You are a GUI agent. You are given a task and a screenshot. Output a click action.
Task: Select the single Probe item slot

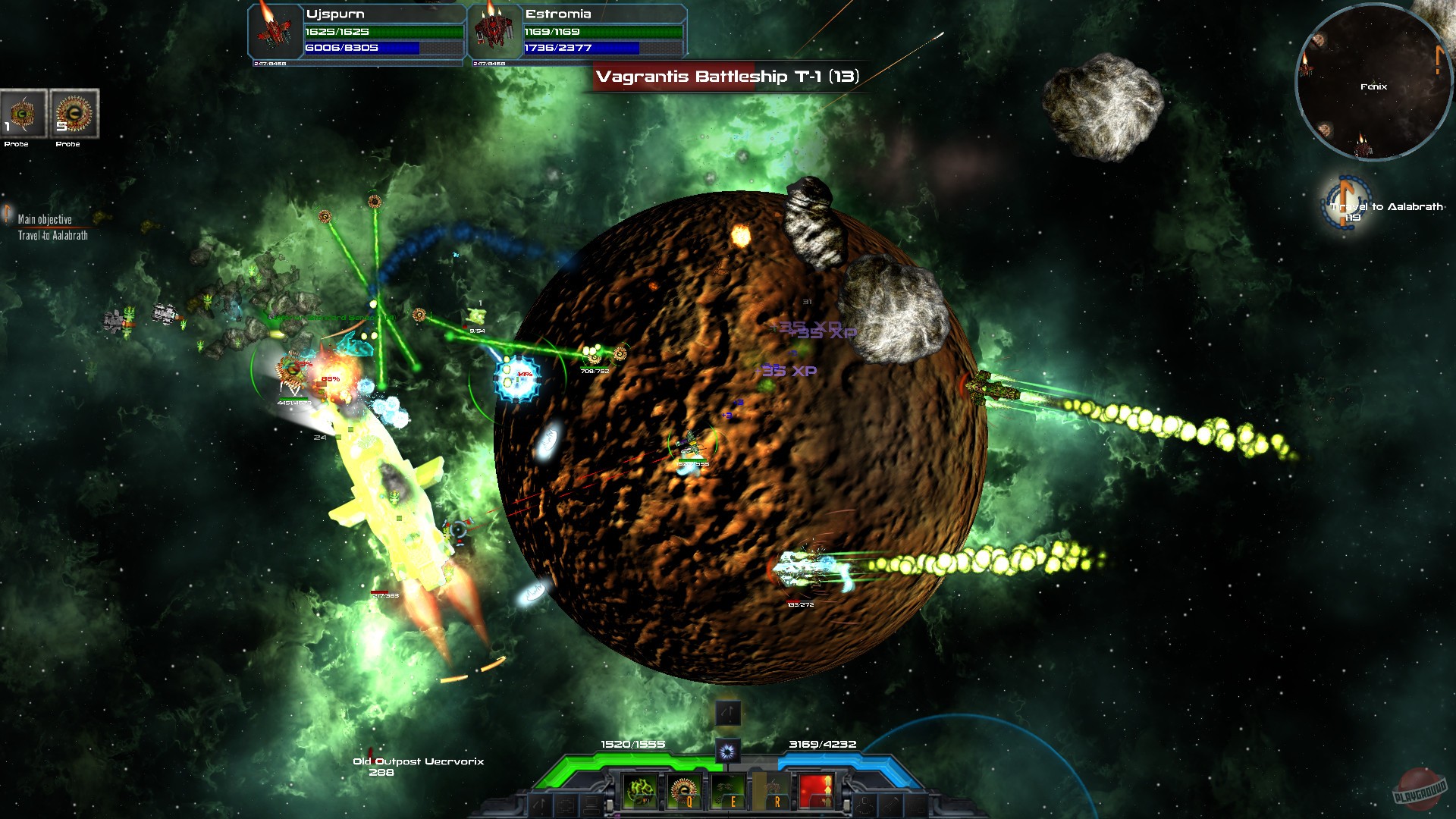click(23, 114)
